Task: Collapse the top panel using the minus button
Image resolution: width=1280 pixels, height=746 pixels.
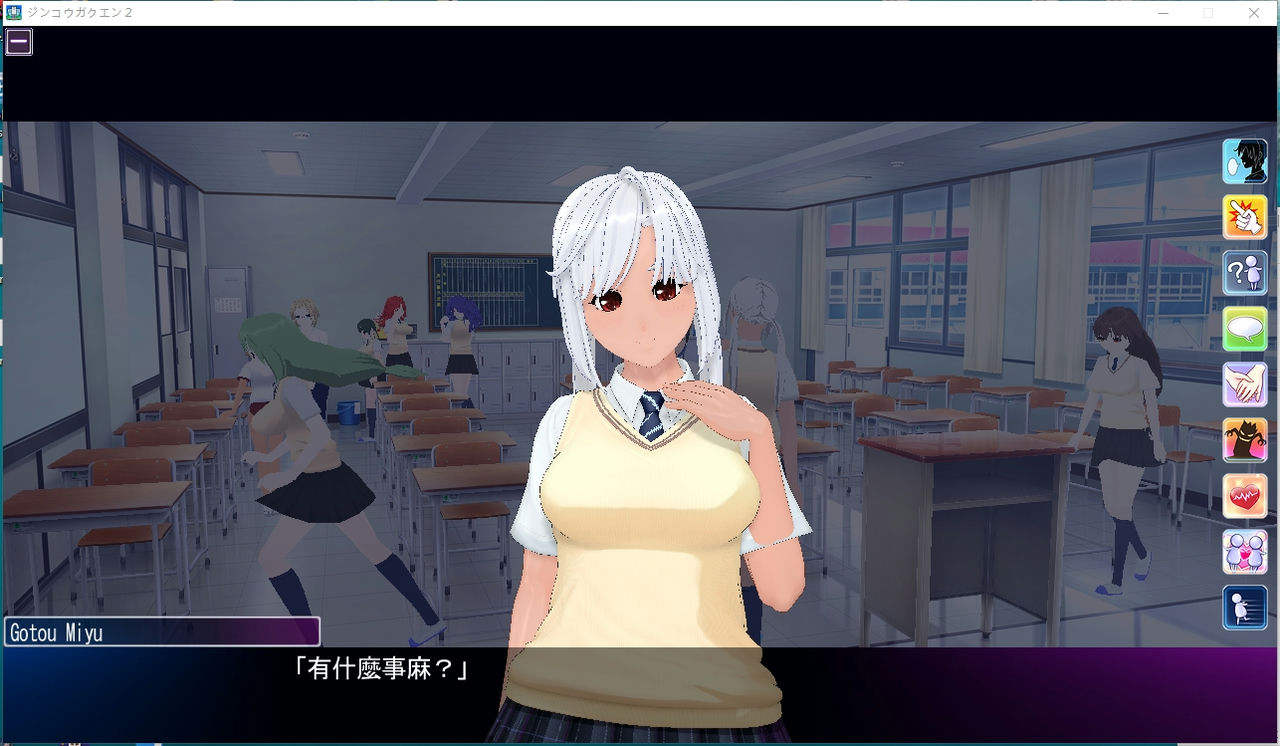Action: 18,41
